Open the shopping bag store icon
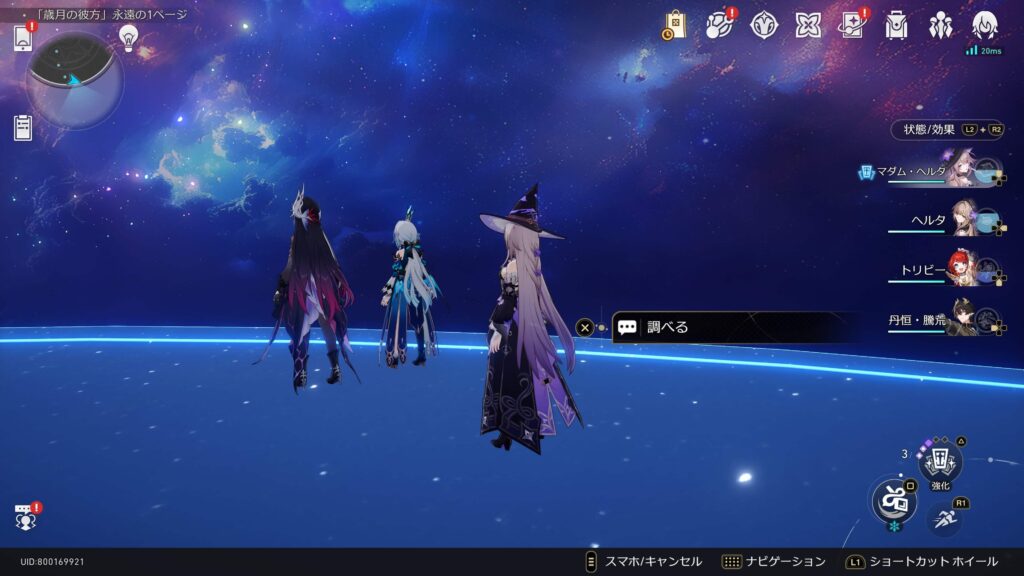 pyautogui.click(x=674, y=25)
